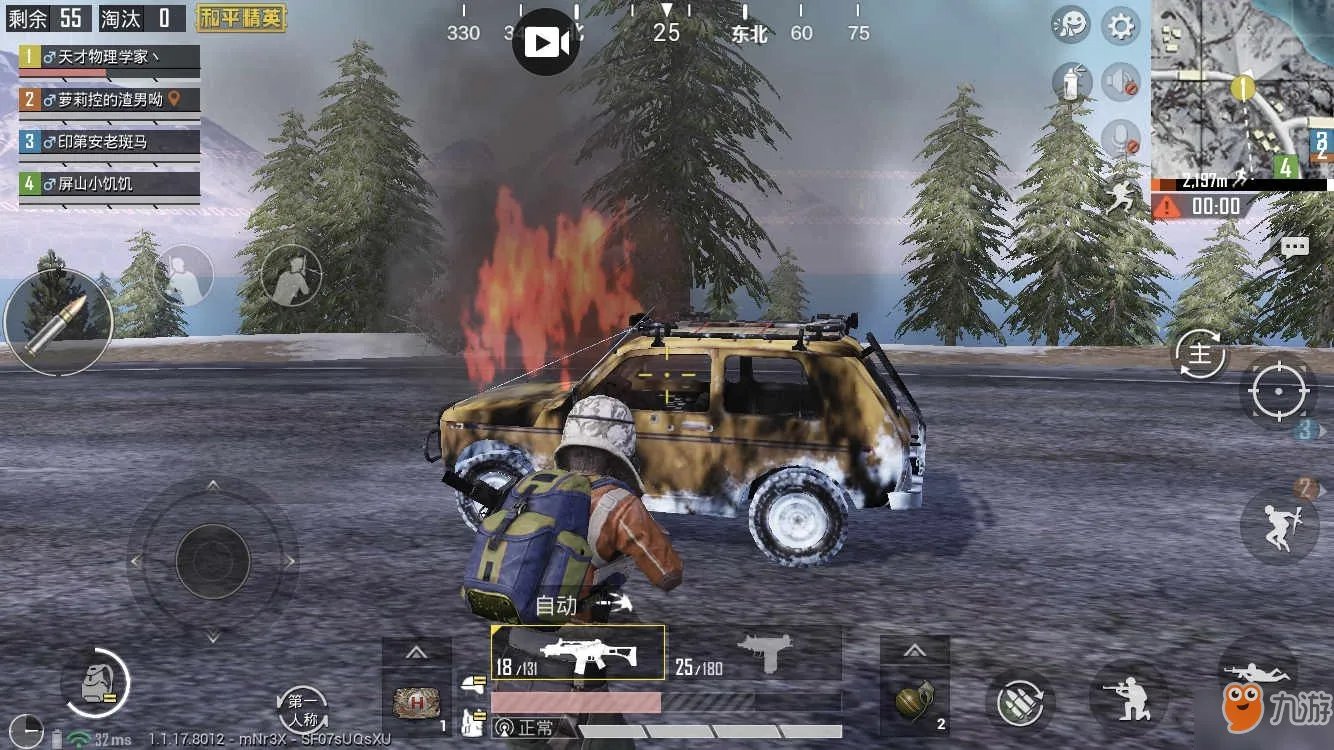Open the minimap

(x=1242, y=90)
